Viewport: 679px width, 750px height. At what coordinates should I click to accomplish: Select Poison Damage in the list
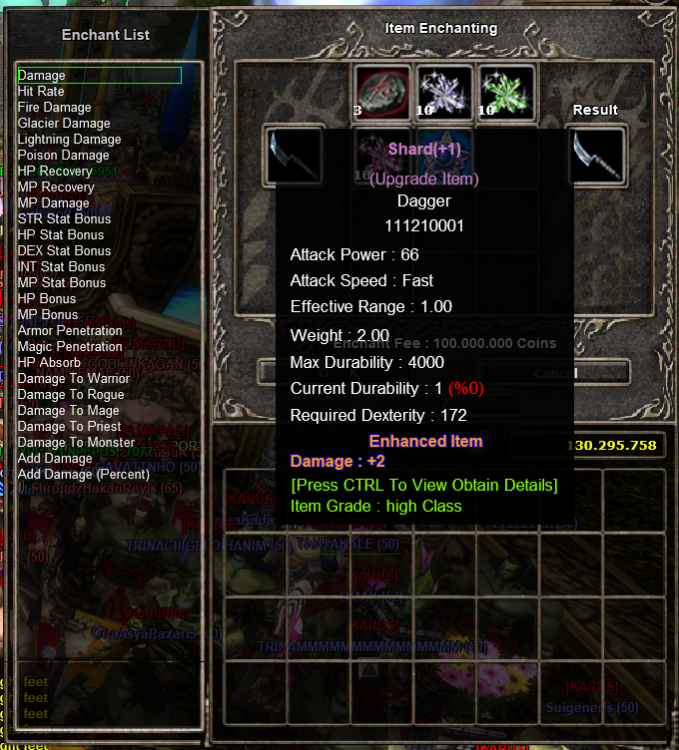63,155
